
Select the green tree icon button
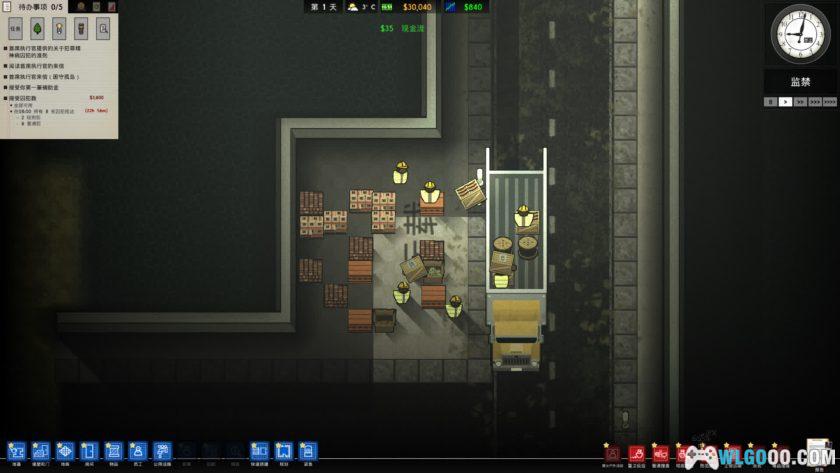(x=37, y=29)
